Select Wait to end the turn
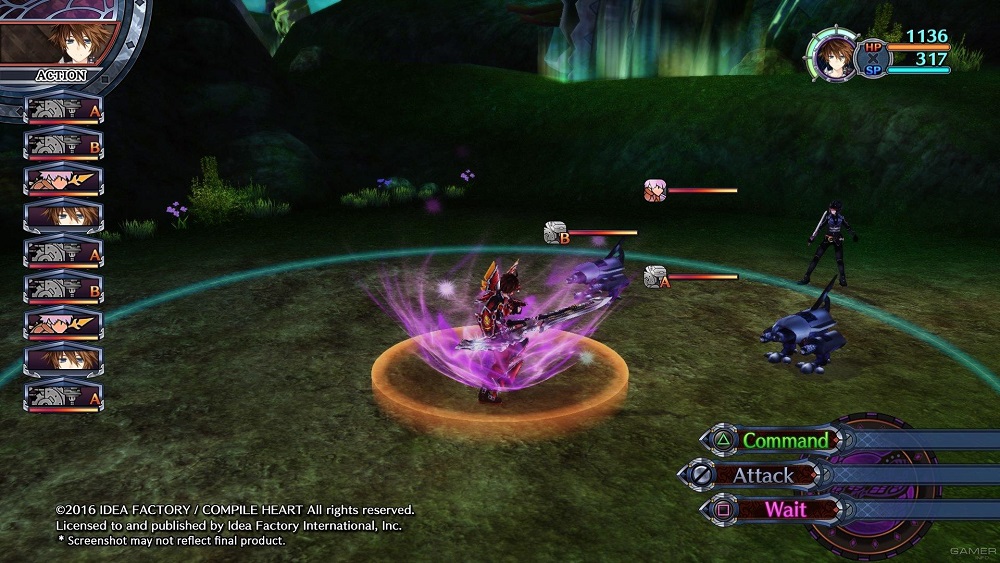This screenshot has width=1000, height=563. tap(784, 508)
